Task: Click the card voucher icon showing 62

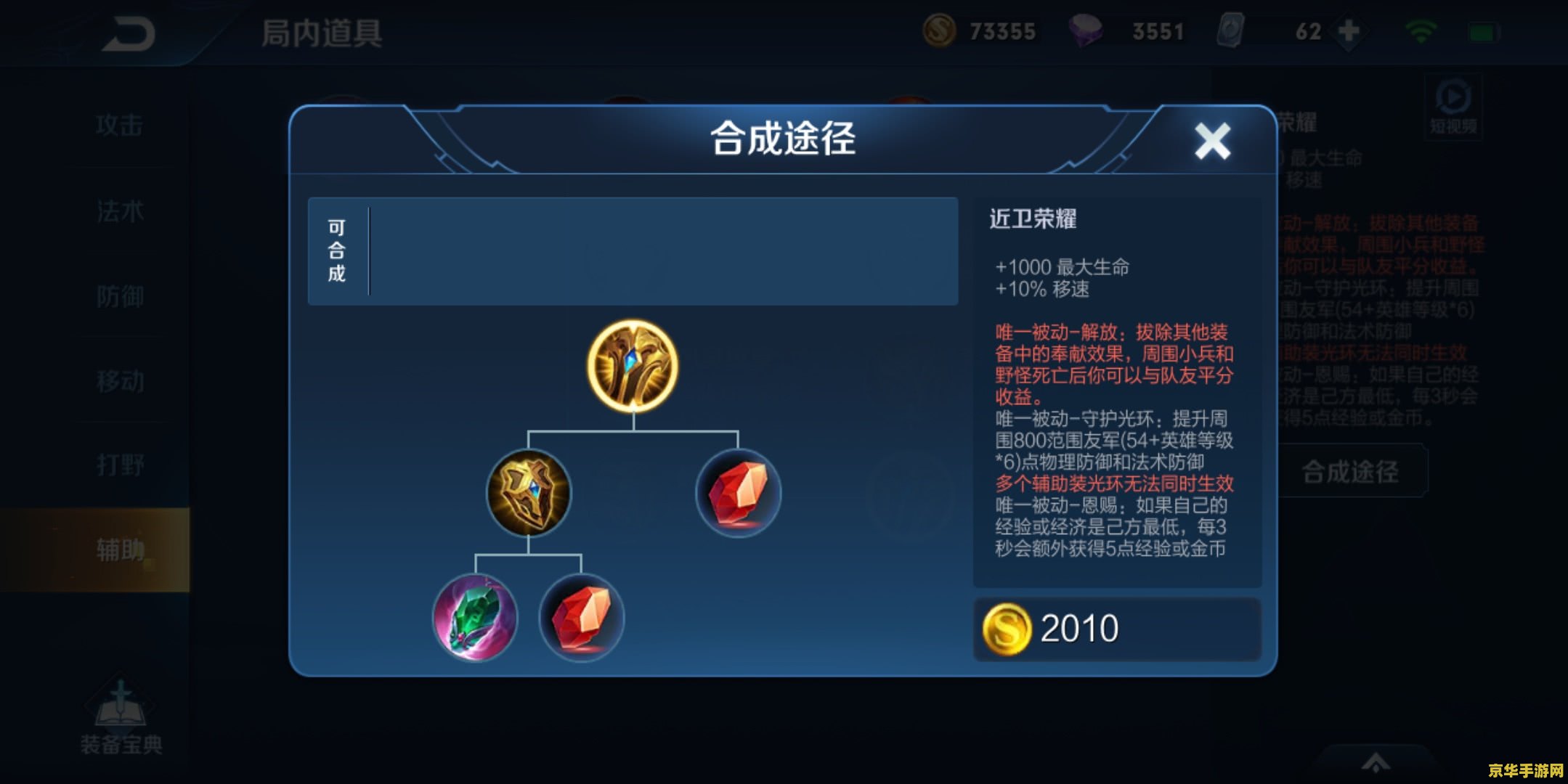Action: pos(1232,30)
